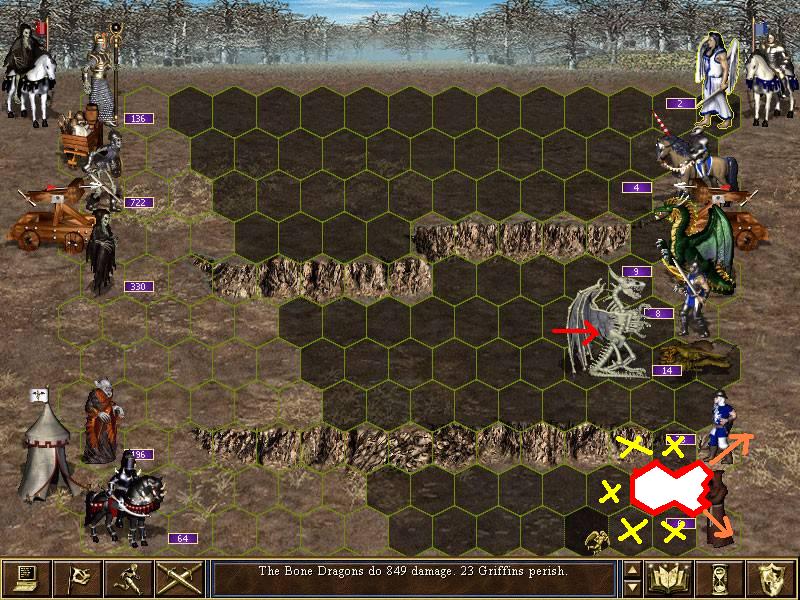Toggle auto-combat with crossed swords button
This screenshot has height=600, width=800.
tap(180, 578)
